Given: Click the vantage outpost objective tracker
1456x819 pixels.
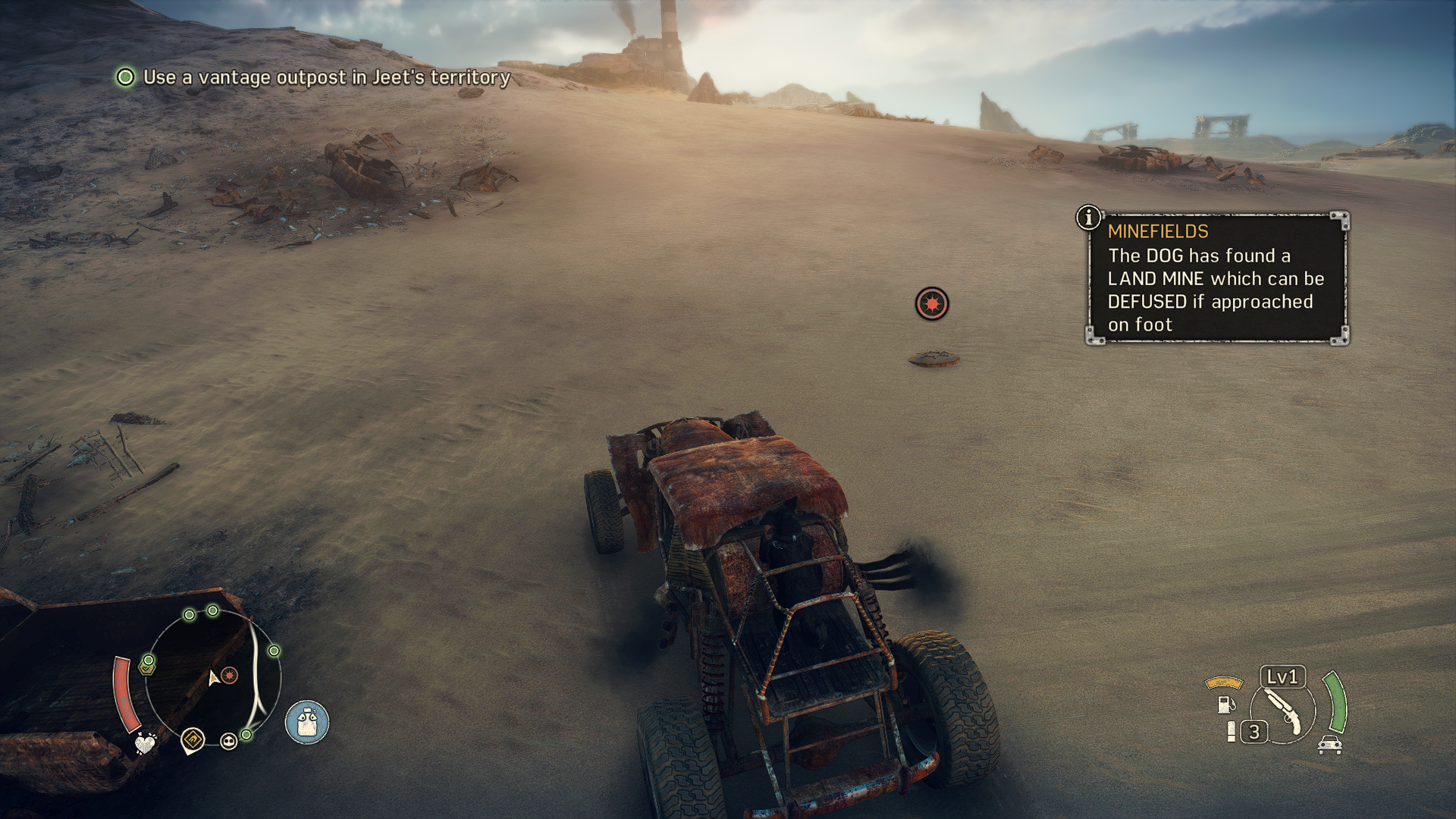Looking at the screenshot, I should point(312,77).
